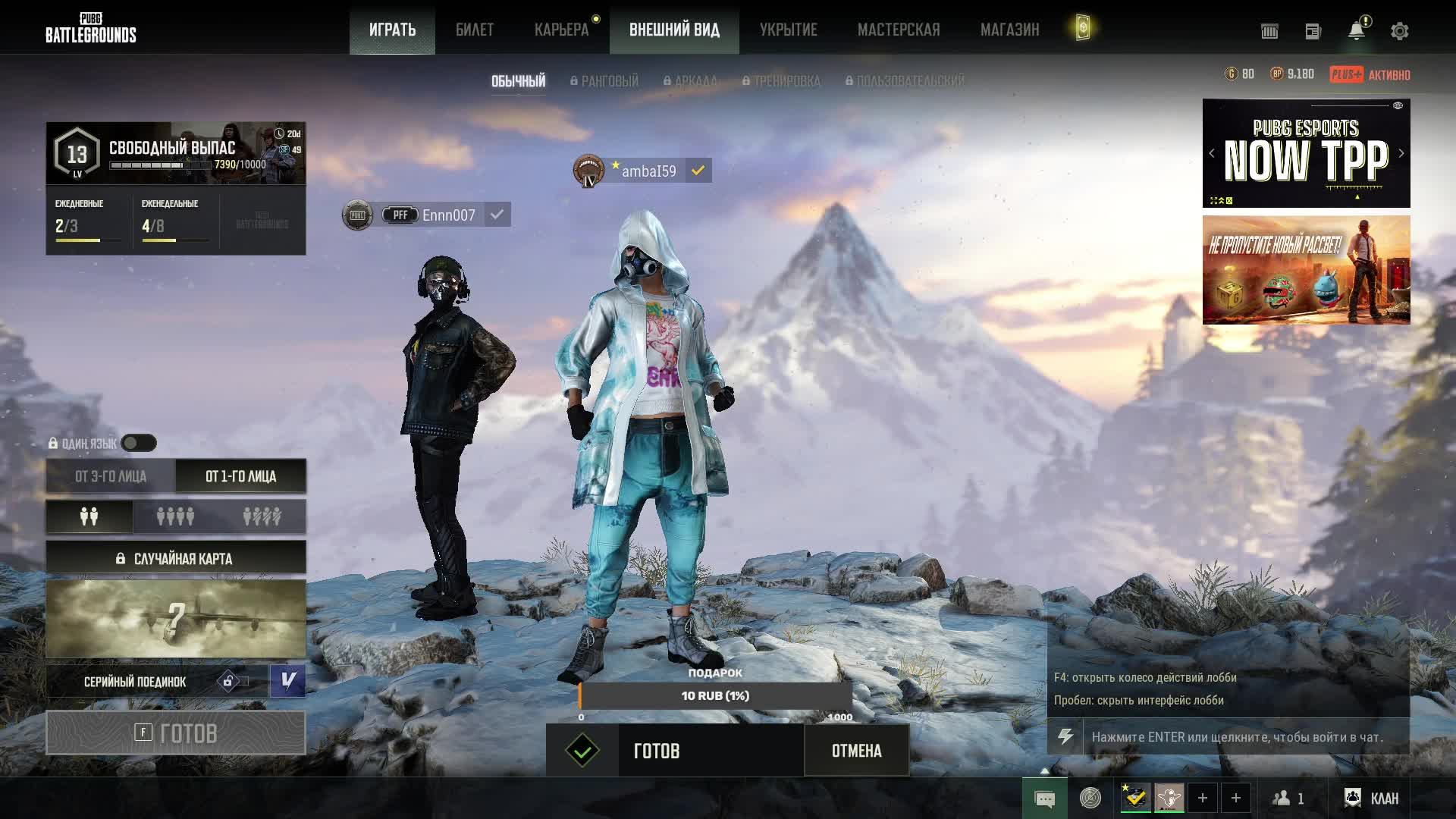Switch to the Карьера tab

click(x=561, y=30)
